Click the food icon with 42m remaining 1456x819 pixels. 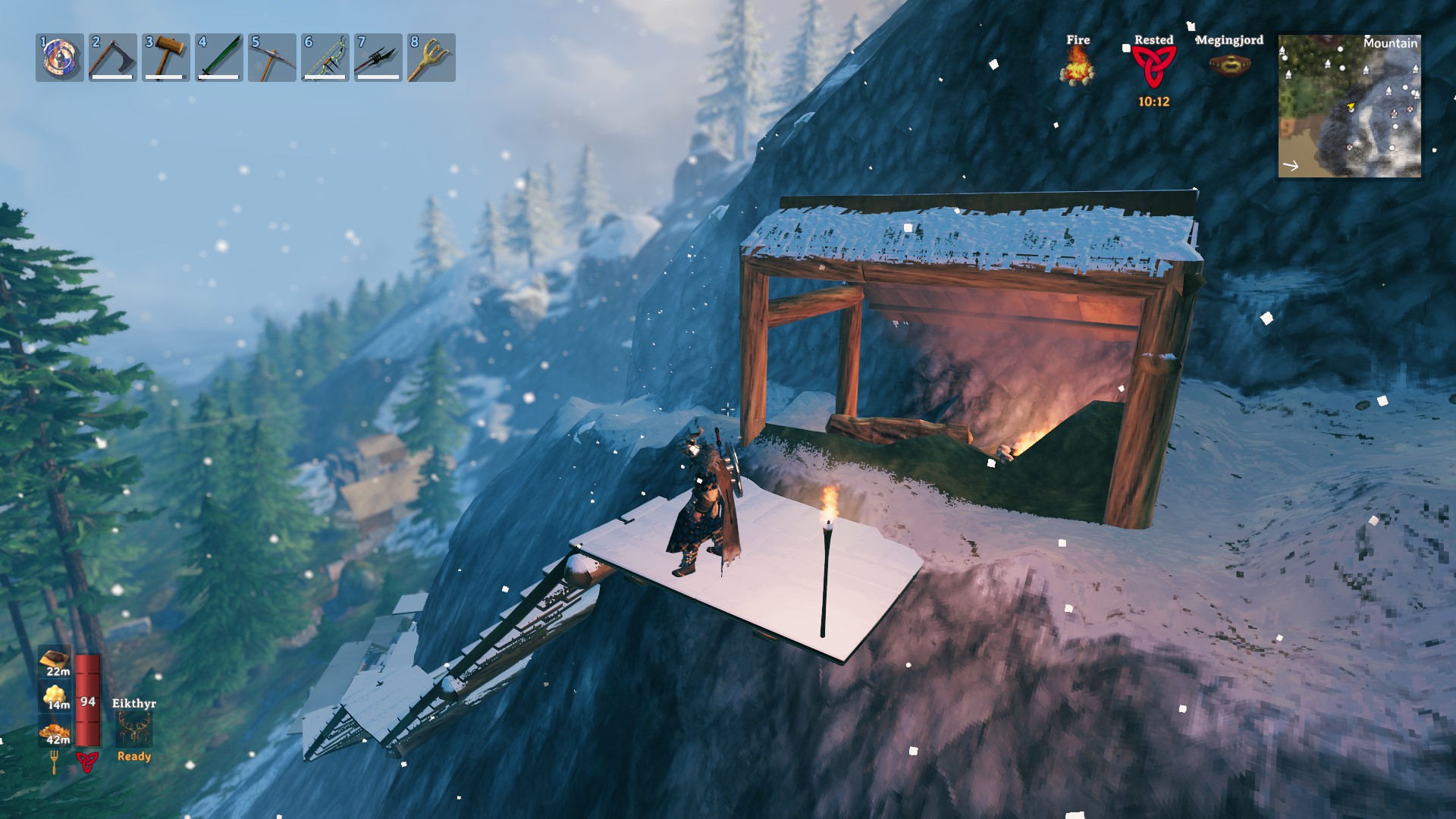pyautogui.click(x=57, y=731)
